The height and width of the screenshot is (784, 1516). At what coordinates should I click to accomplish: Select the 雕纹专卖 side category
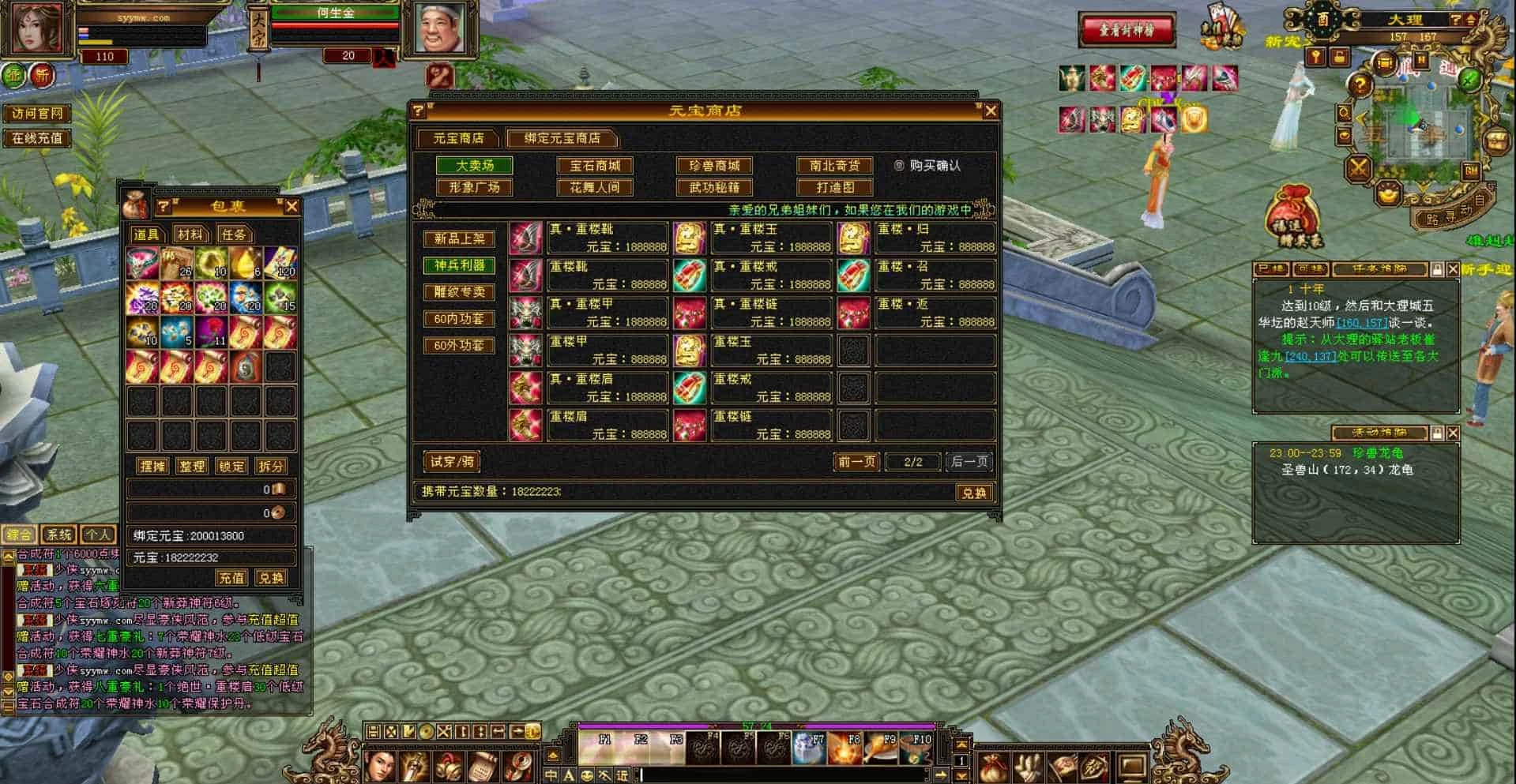pyautogui.click(x=459, y=292)
